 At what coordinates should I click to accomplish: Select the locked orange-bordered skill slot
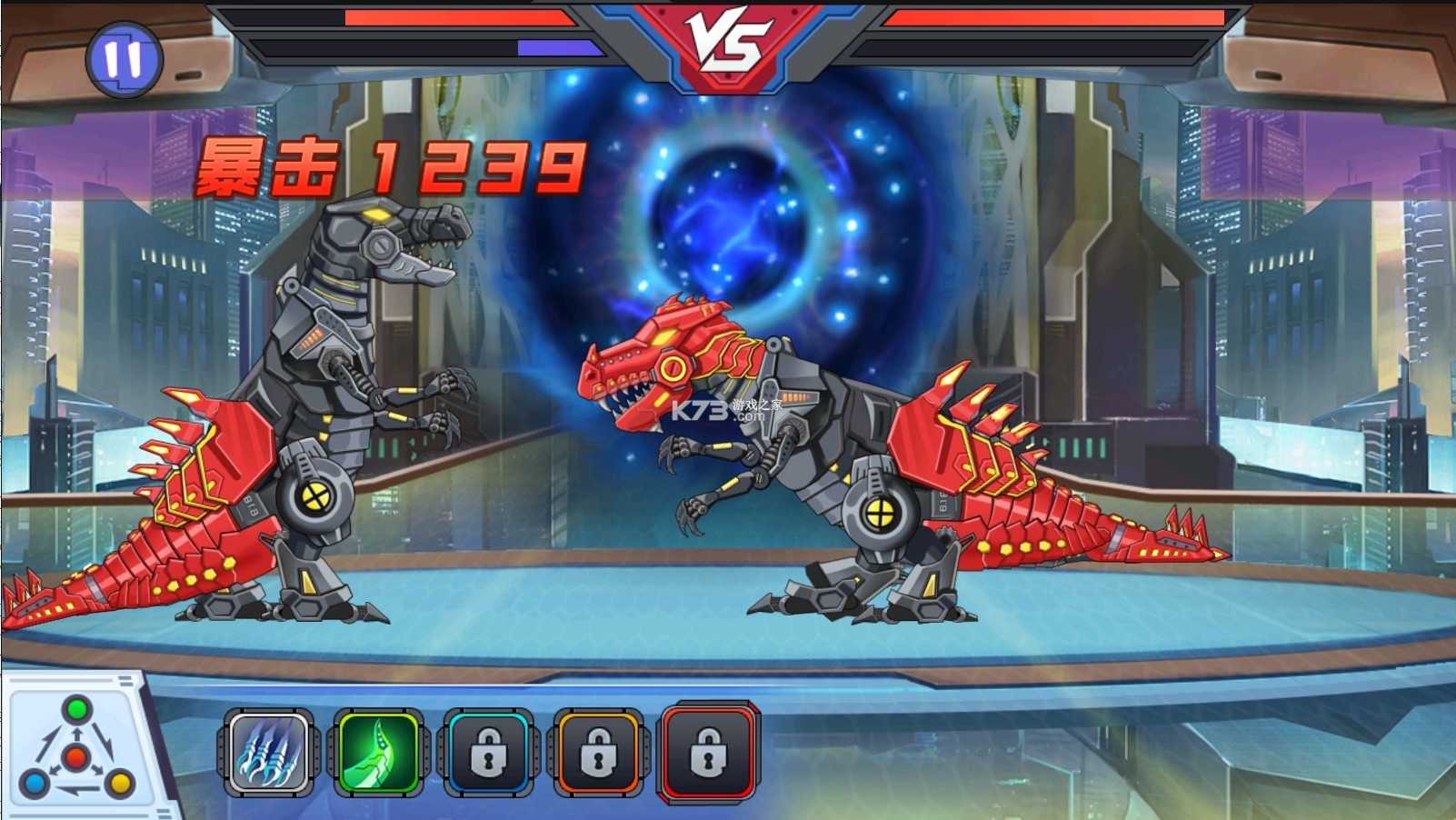click(597, 753)
